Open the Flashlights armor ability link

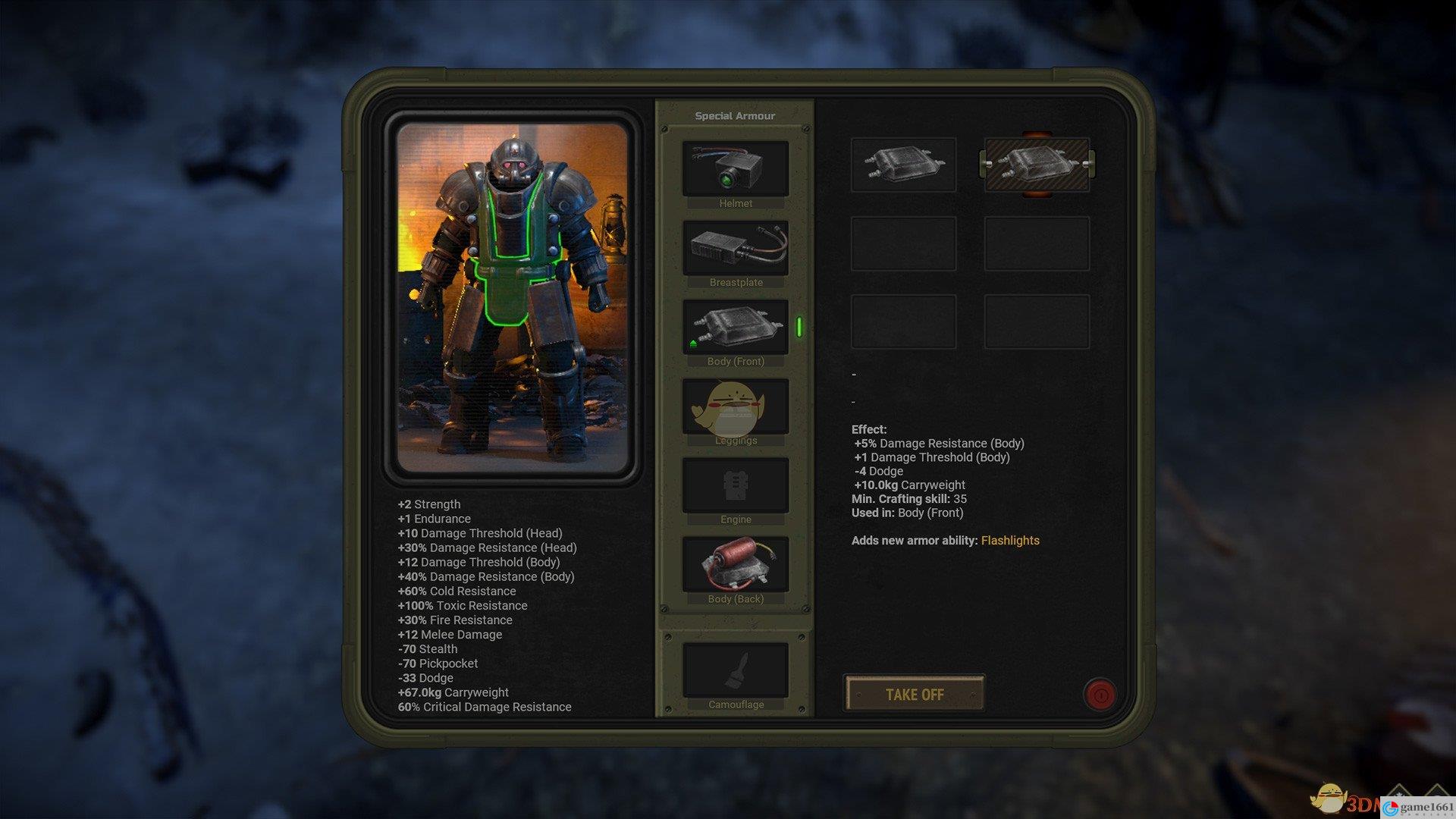tap(1010, 541)
